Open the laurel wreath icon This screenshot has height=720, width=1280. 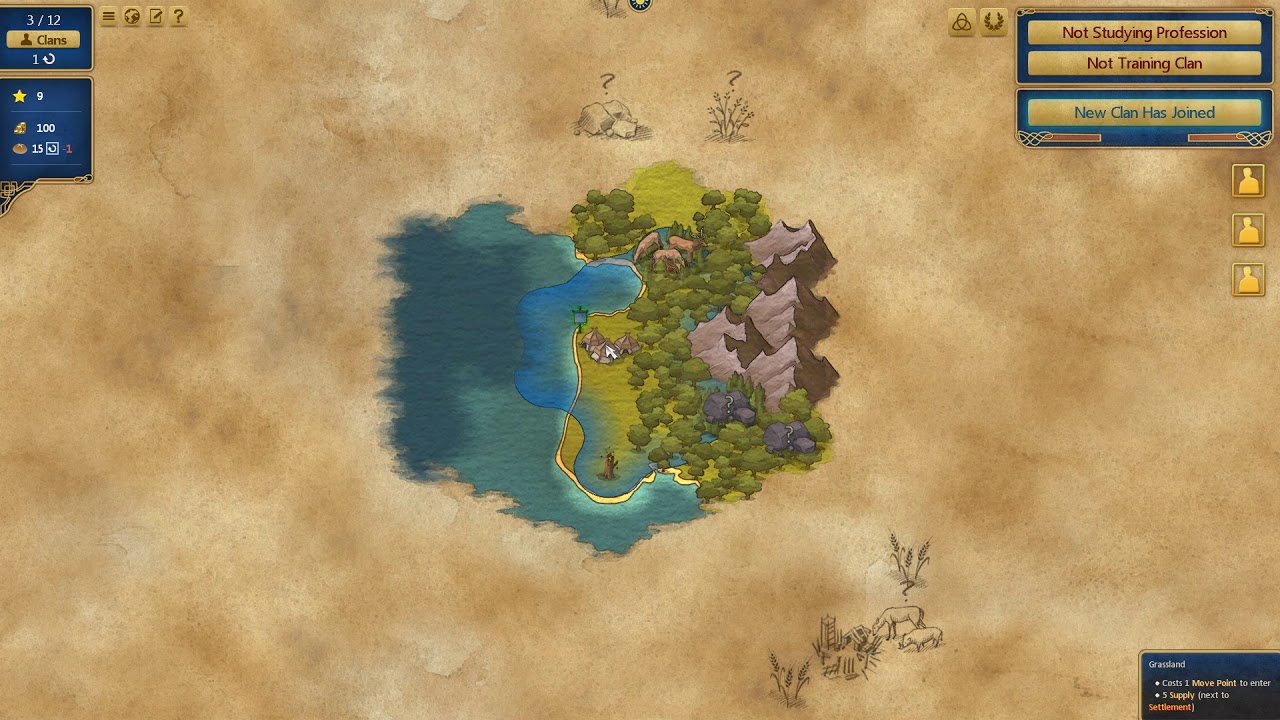coord(993,23)
